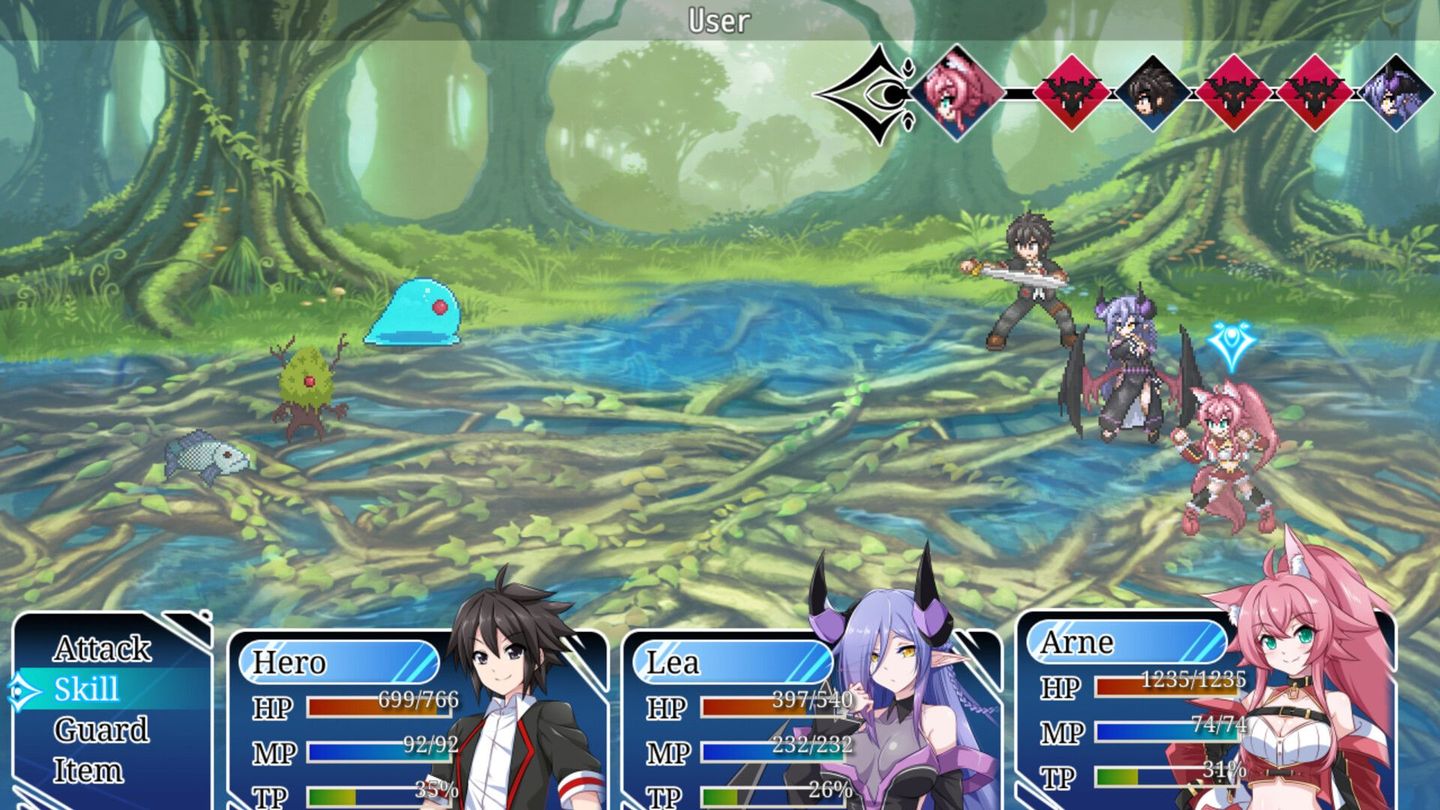Choose the Item command

[88, 769]
